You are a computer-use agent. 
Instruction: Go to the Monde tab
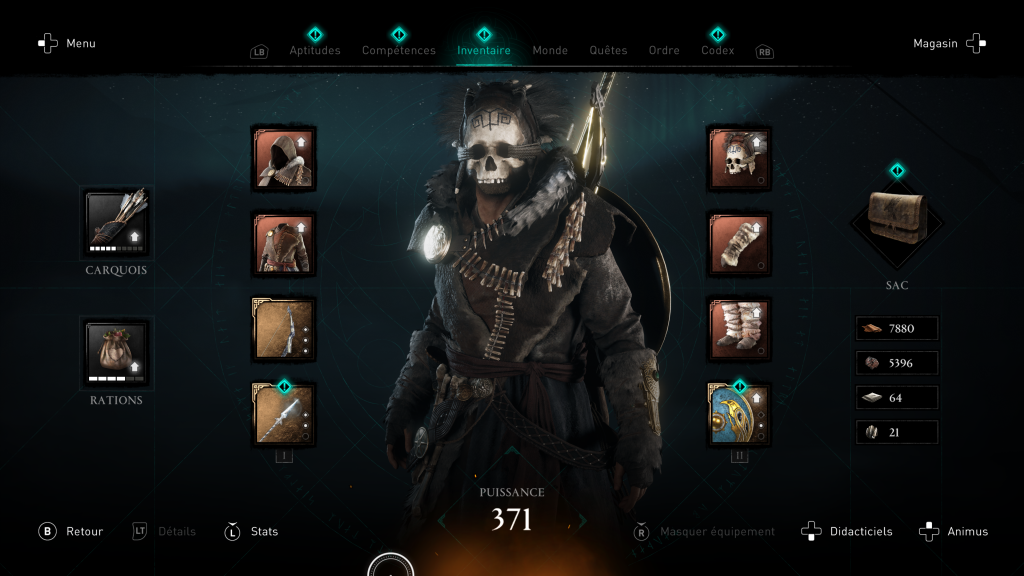(550, 50)
